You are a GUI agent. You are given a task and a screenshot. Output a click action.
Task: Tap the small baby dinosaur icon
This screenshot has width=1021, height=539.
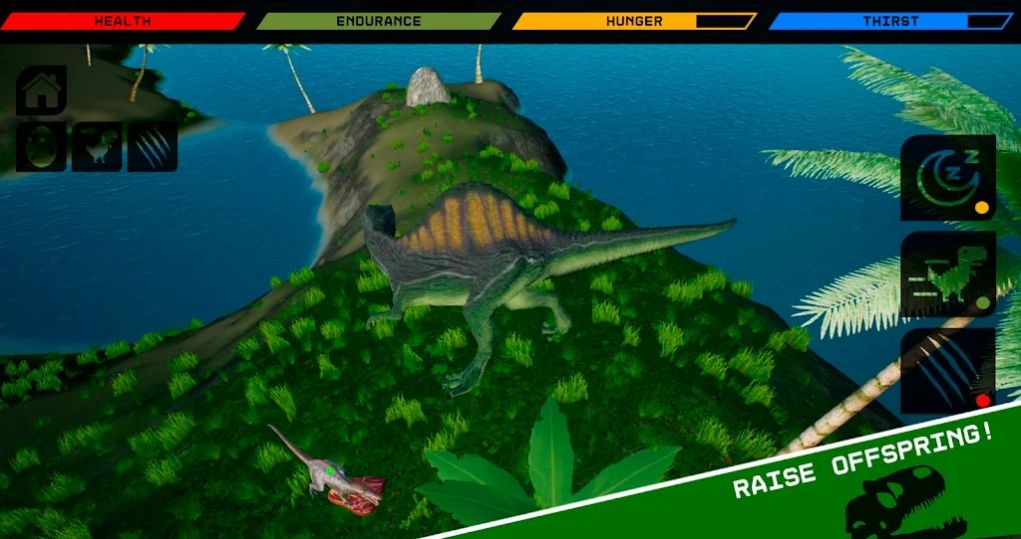97,146
